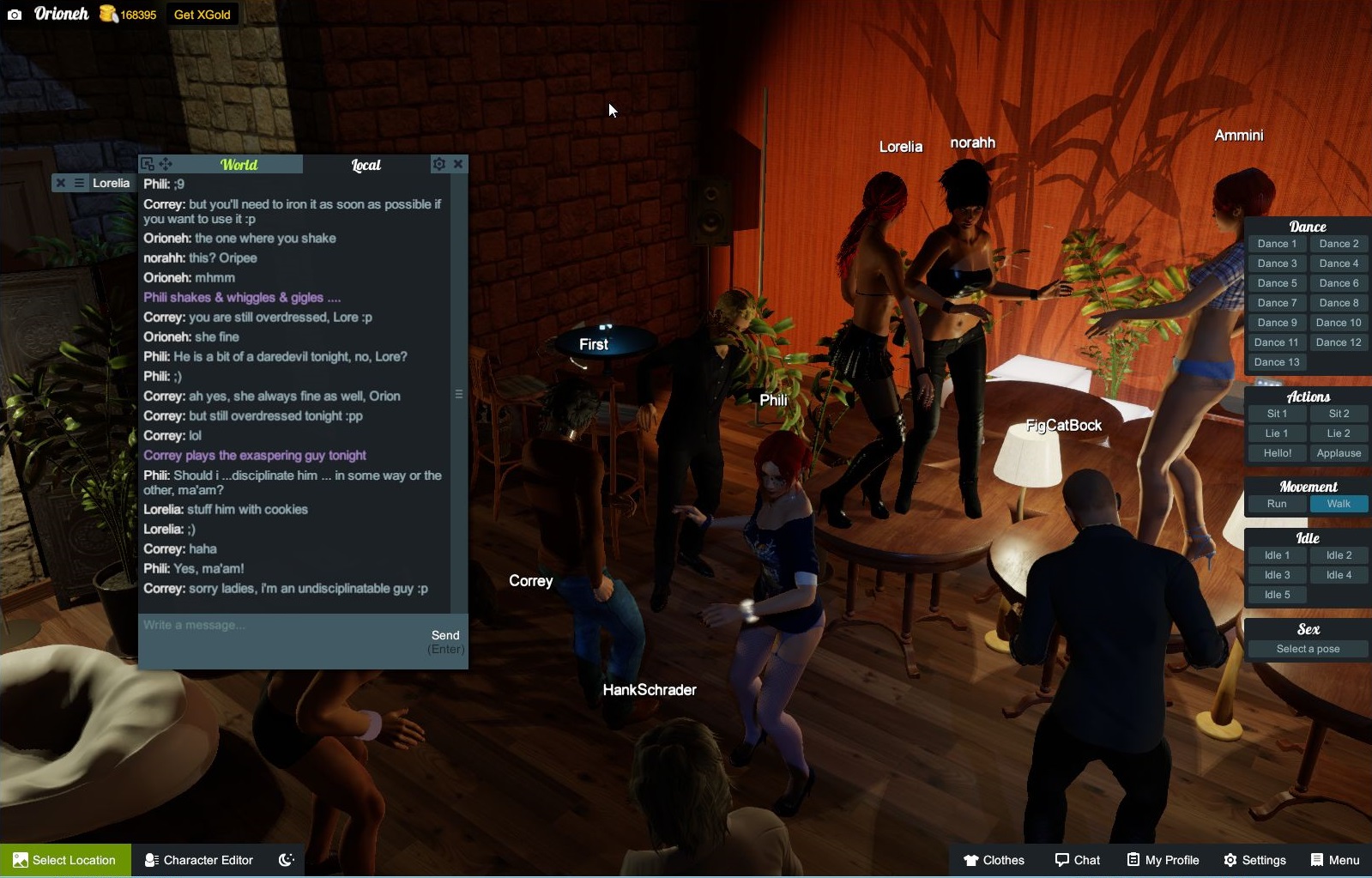The width and height of the screenshot is (1372, 878).
Task: Open the Chat panel from the bottom bar
Action: (1077, 859)
